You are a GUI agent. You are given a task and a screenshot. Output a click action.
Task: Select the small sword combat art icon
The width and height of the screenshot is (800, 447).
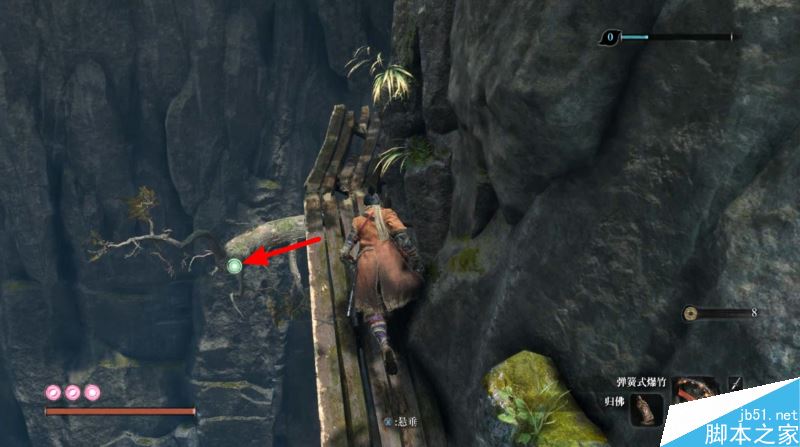pos(736,382)
